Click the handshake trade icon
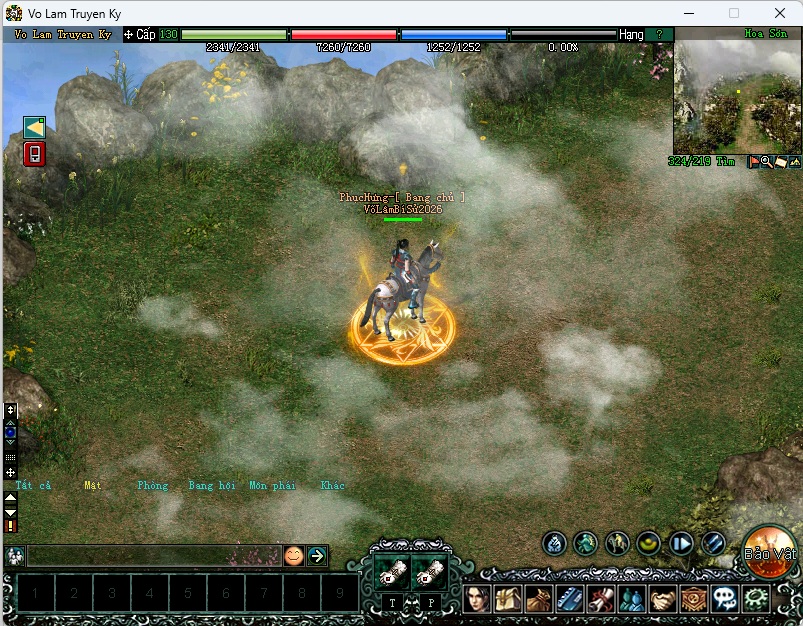Image resolution: width=803 pixels, height=626 pixels. (662, 598)
